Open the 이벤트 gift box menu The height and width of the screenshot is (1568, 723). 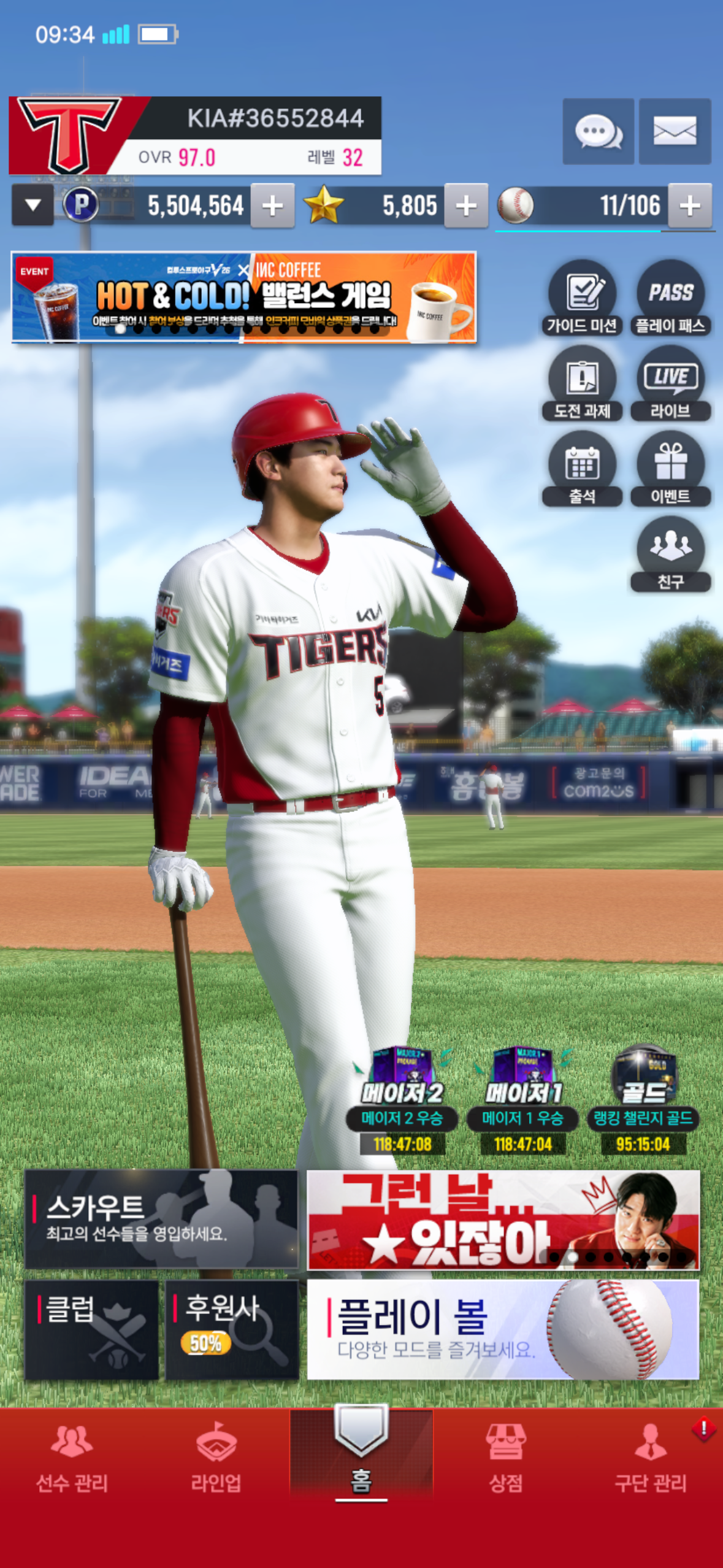click(x=670, y=468)
